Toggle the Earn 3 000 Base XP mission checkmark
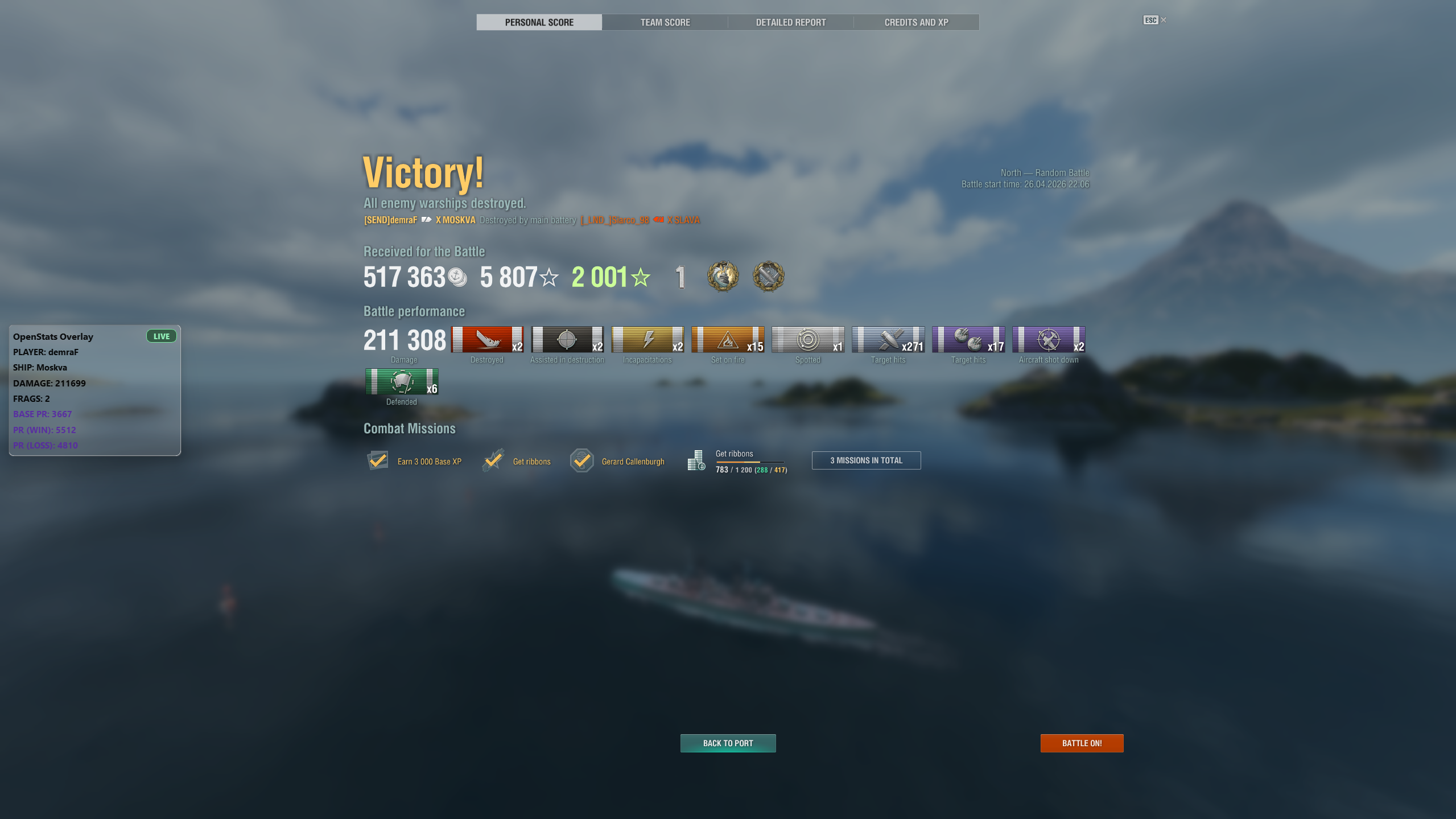 [378, 460]
